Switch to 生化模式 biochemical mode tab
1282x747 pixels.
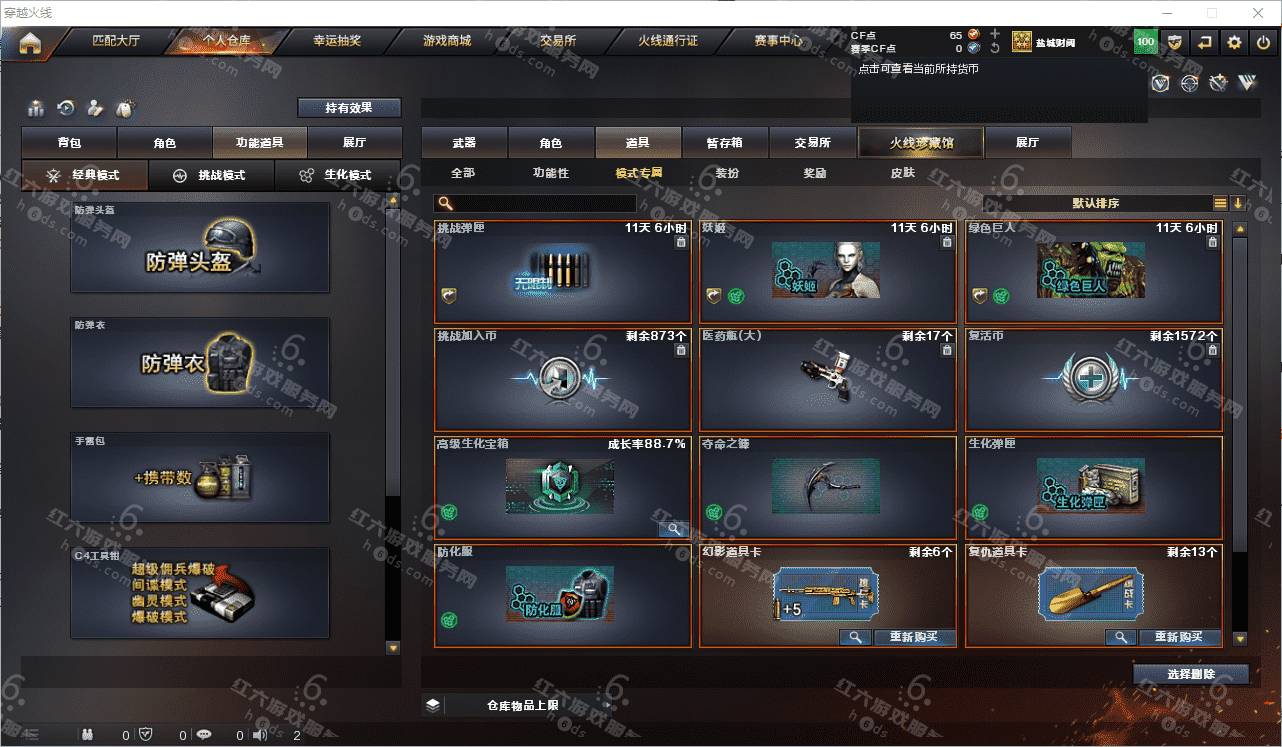[x=338, y=175]
